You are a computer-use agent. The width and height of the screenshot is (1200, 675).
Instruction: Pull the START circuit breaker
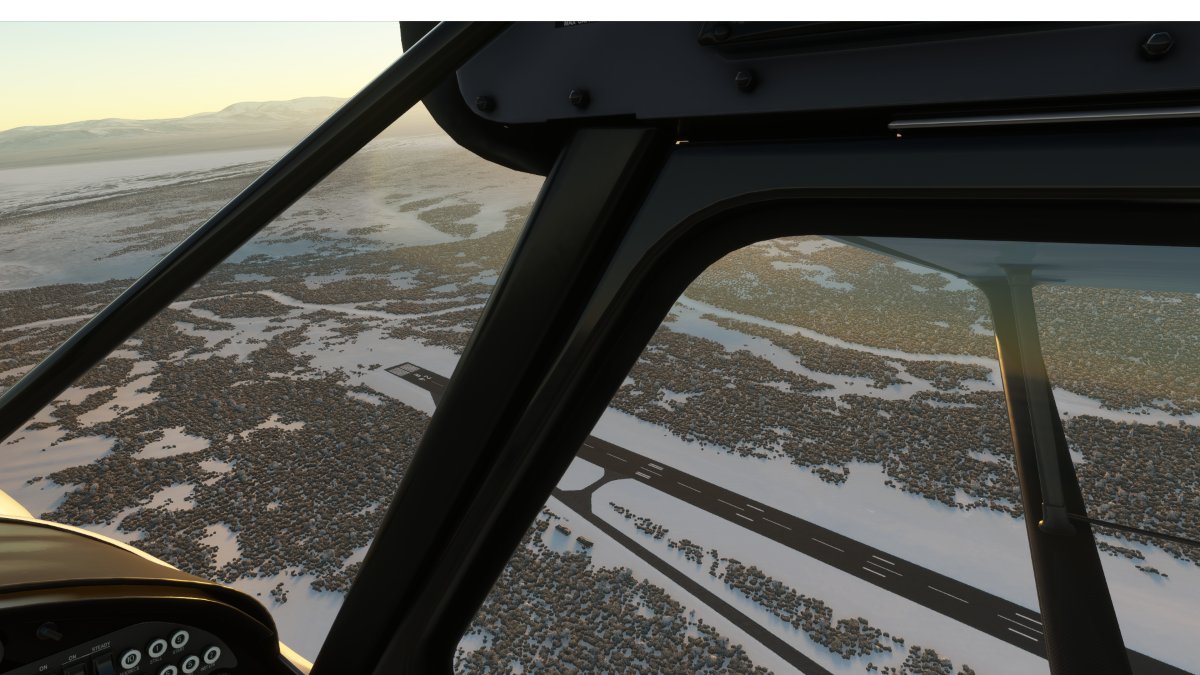[x=180, y=639]
